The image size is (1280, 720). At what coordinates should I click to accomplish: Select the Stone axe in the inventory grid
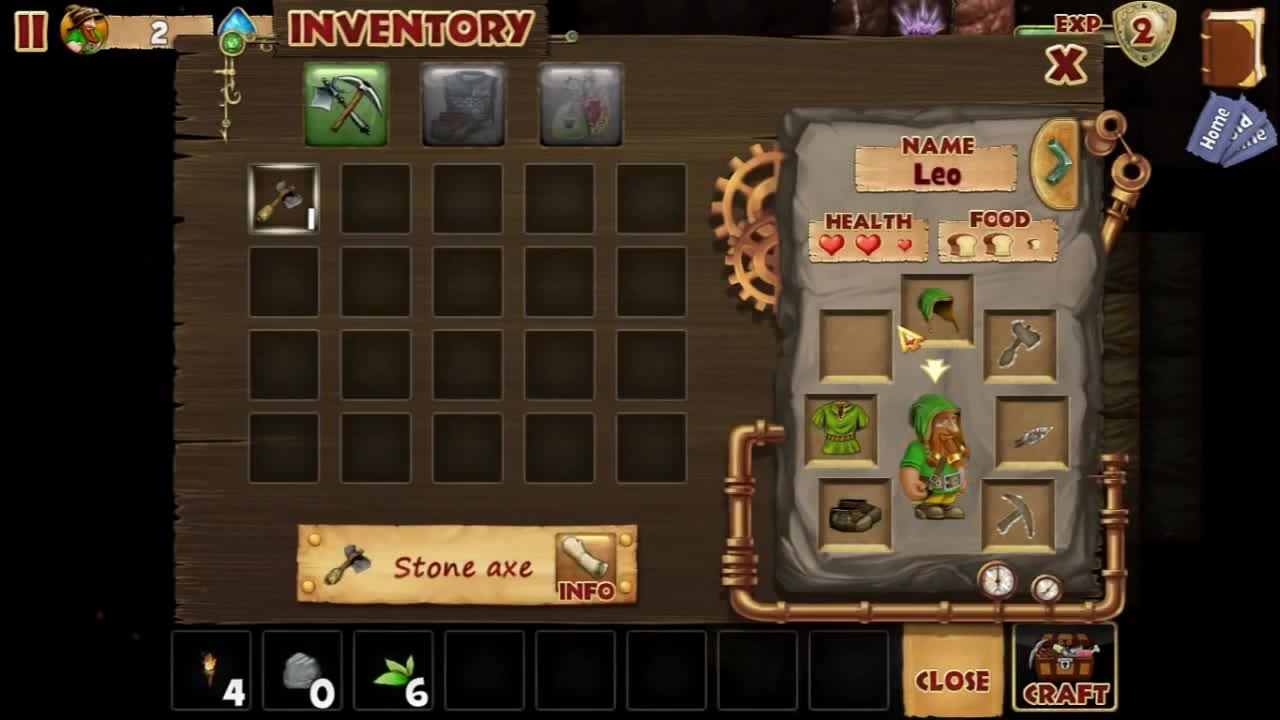pos(284,198)
